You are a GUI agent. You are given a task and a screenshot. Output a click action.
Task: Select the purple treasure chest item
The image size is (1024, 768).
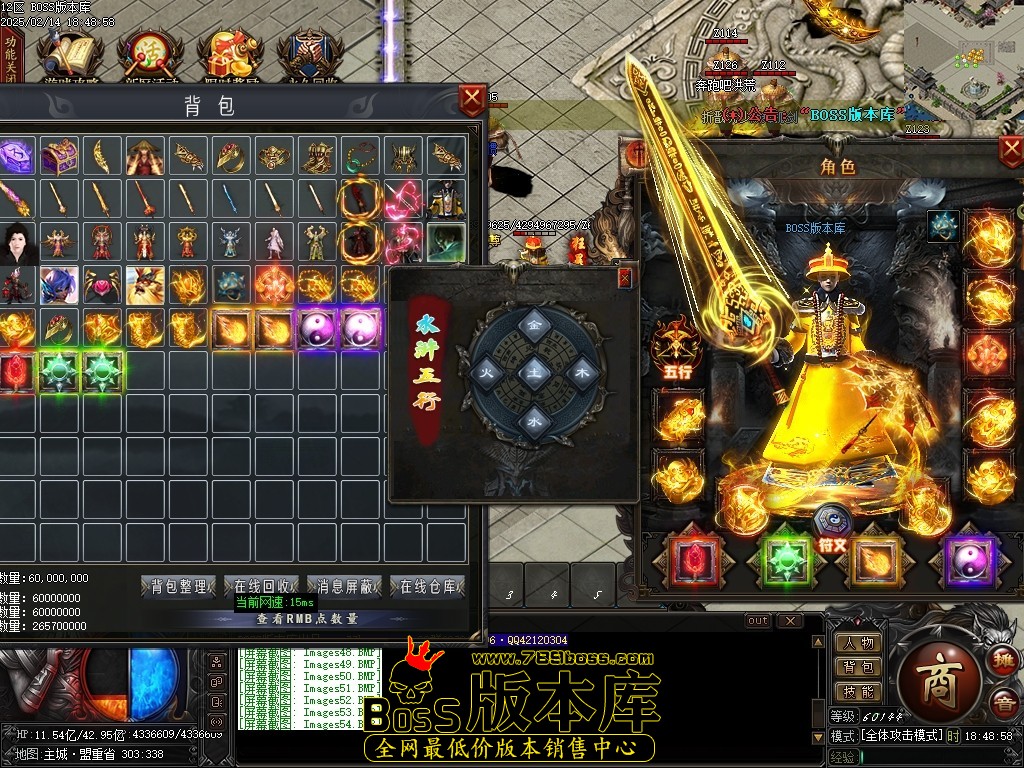pyautogui.click(x=60, y=156)
